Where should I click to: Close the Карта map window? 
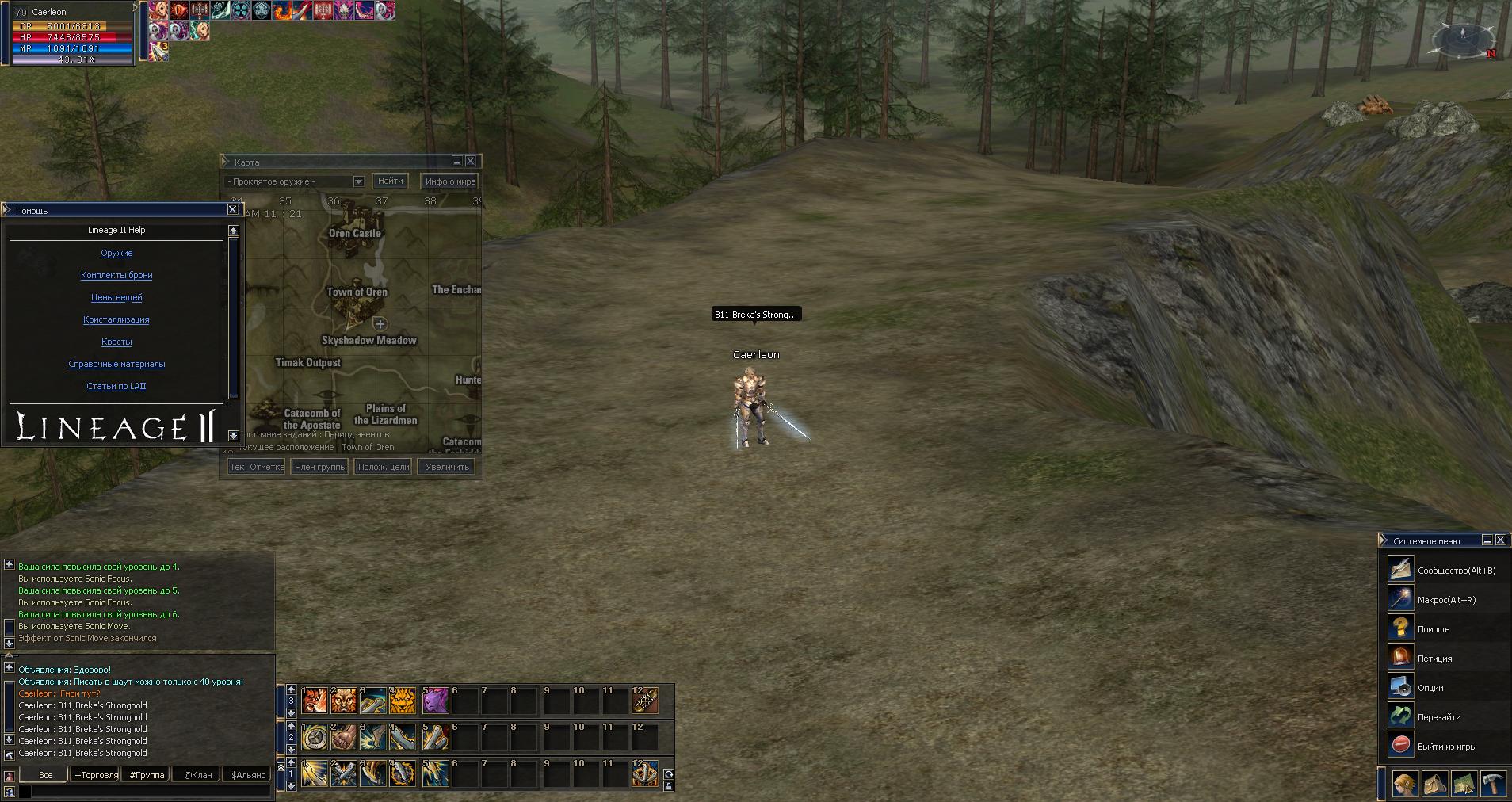point(470,162)
